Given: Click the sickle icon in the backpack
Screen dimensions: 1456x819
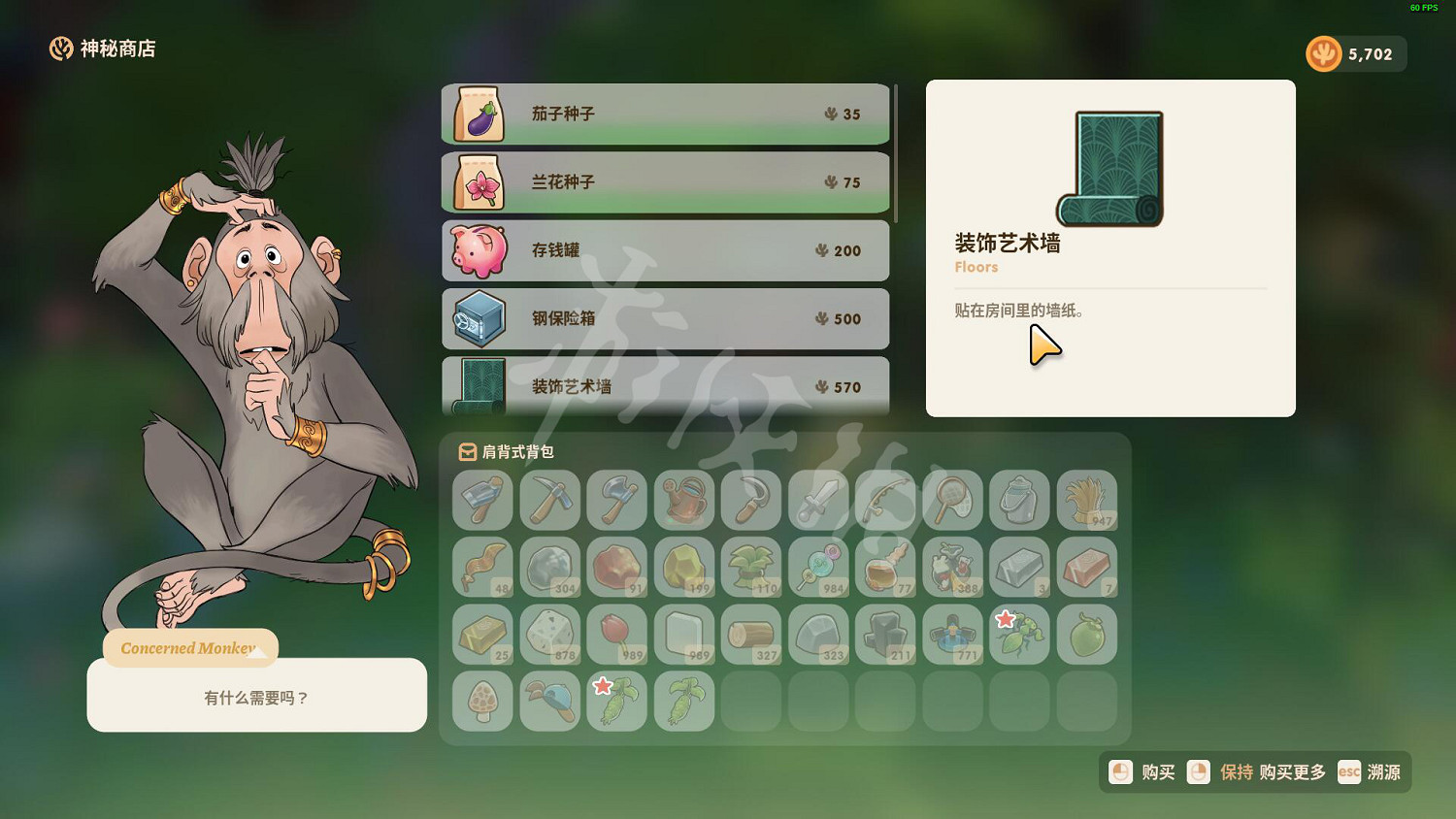Looking at the screenshot, I should point(750,502).
